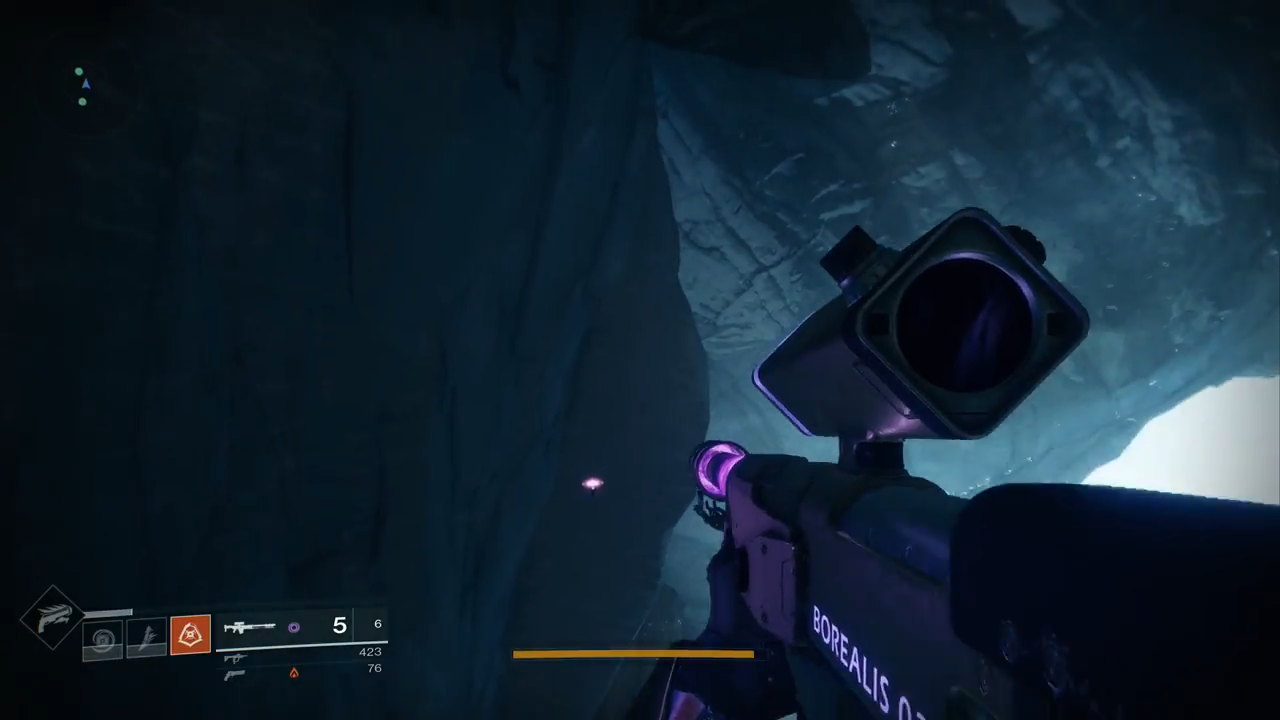Use the throwing knife melee ability
Image resolution: width=1280 pixels, height=720 pixels.
[146, 637]
